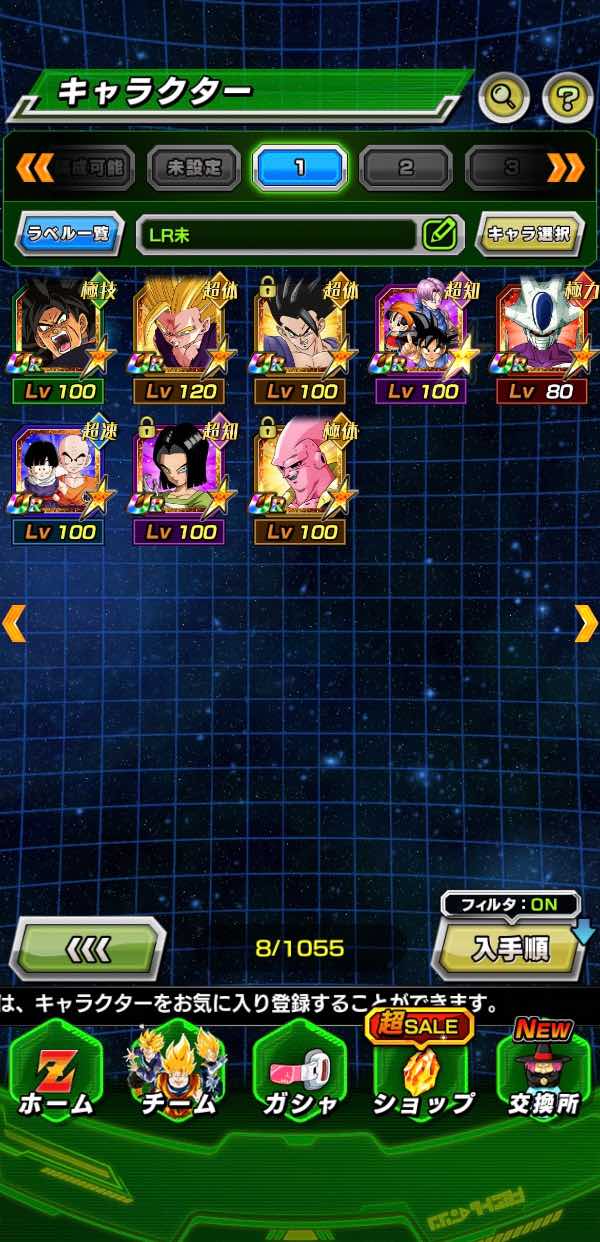Change sort order with 入手順 button
This screenshot has height=1242, width=600.
click(509, 947)
